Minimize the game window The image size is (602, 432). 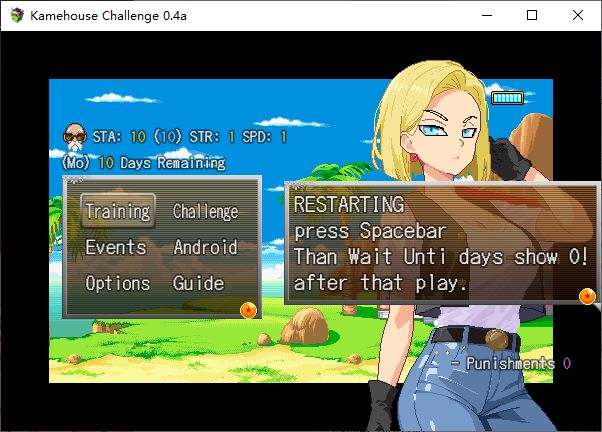(x=487, y=16)
